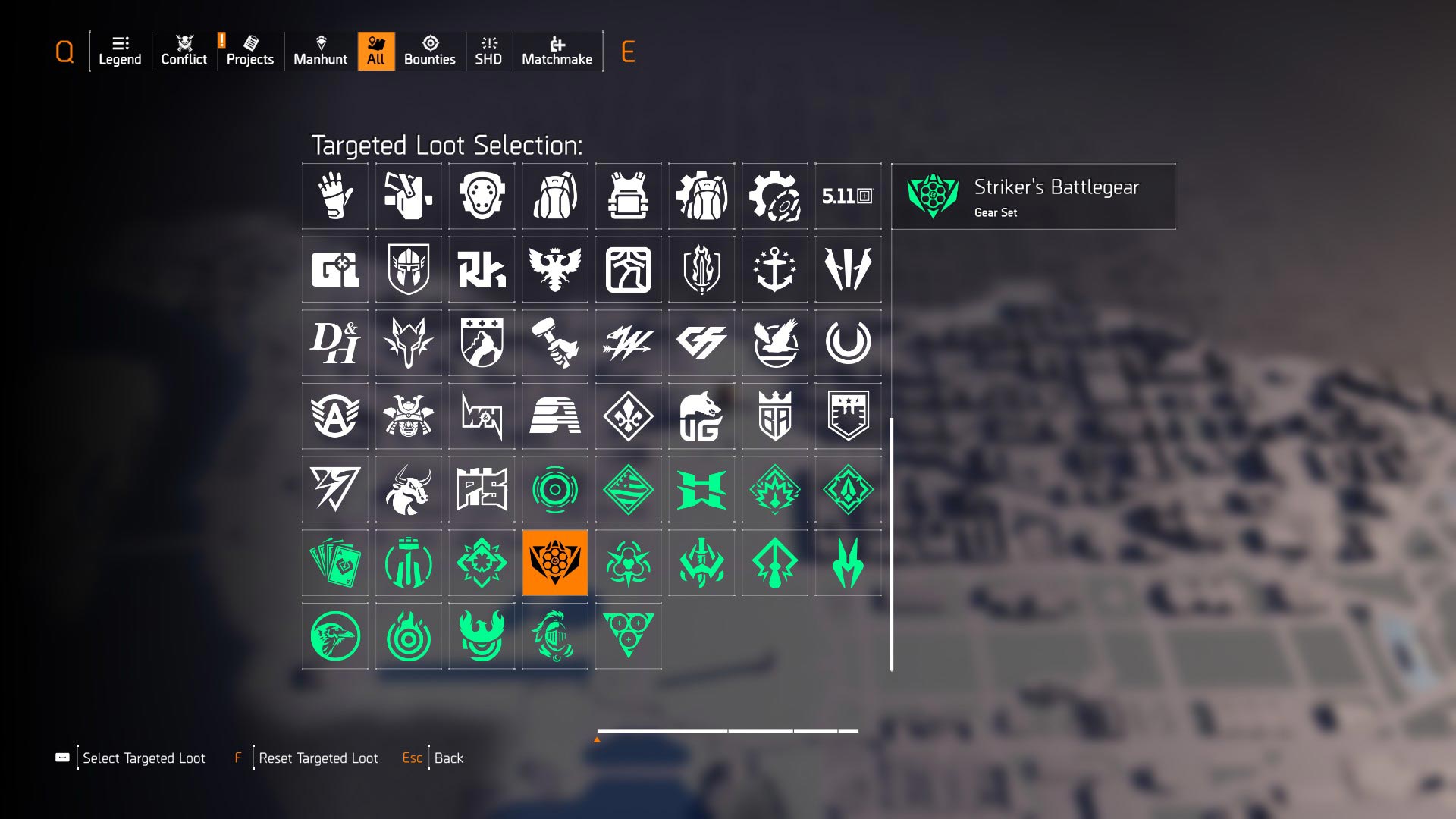
Task: Pick the hammer emblem brand icon
Action: click(x=555, y=343)
